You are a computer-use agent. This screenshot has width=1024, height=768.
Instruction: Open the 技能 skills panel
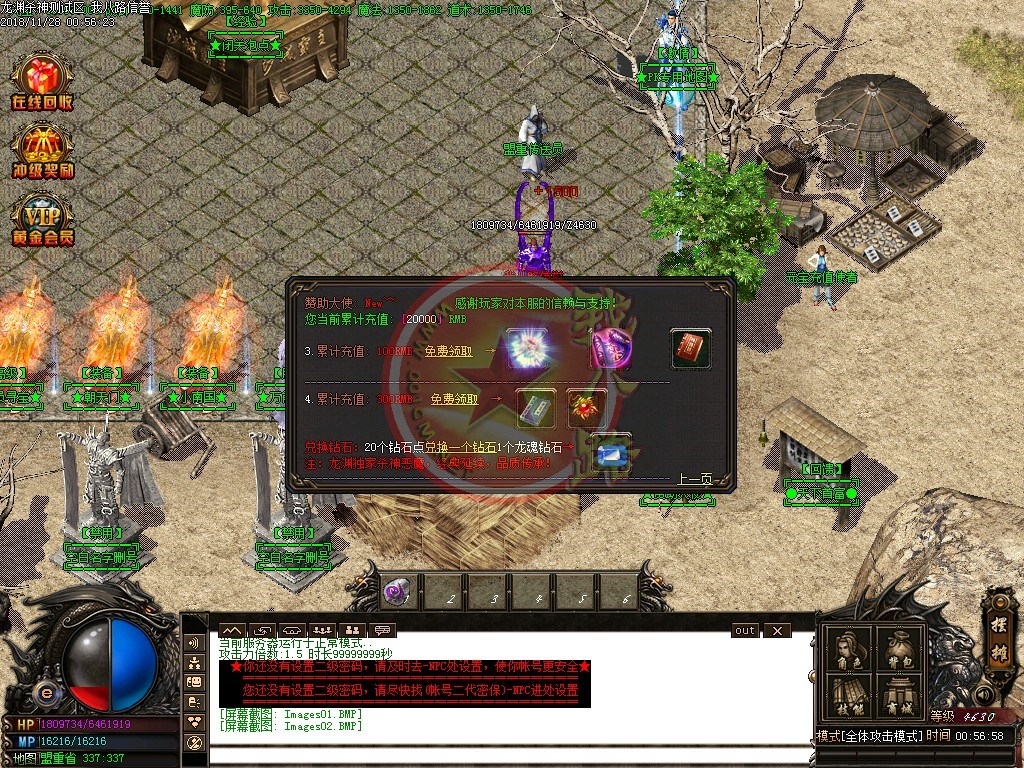848,696
